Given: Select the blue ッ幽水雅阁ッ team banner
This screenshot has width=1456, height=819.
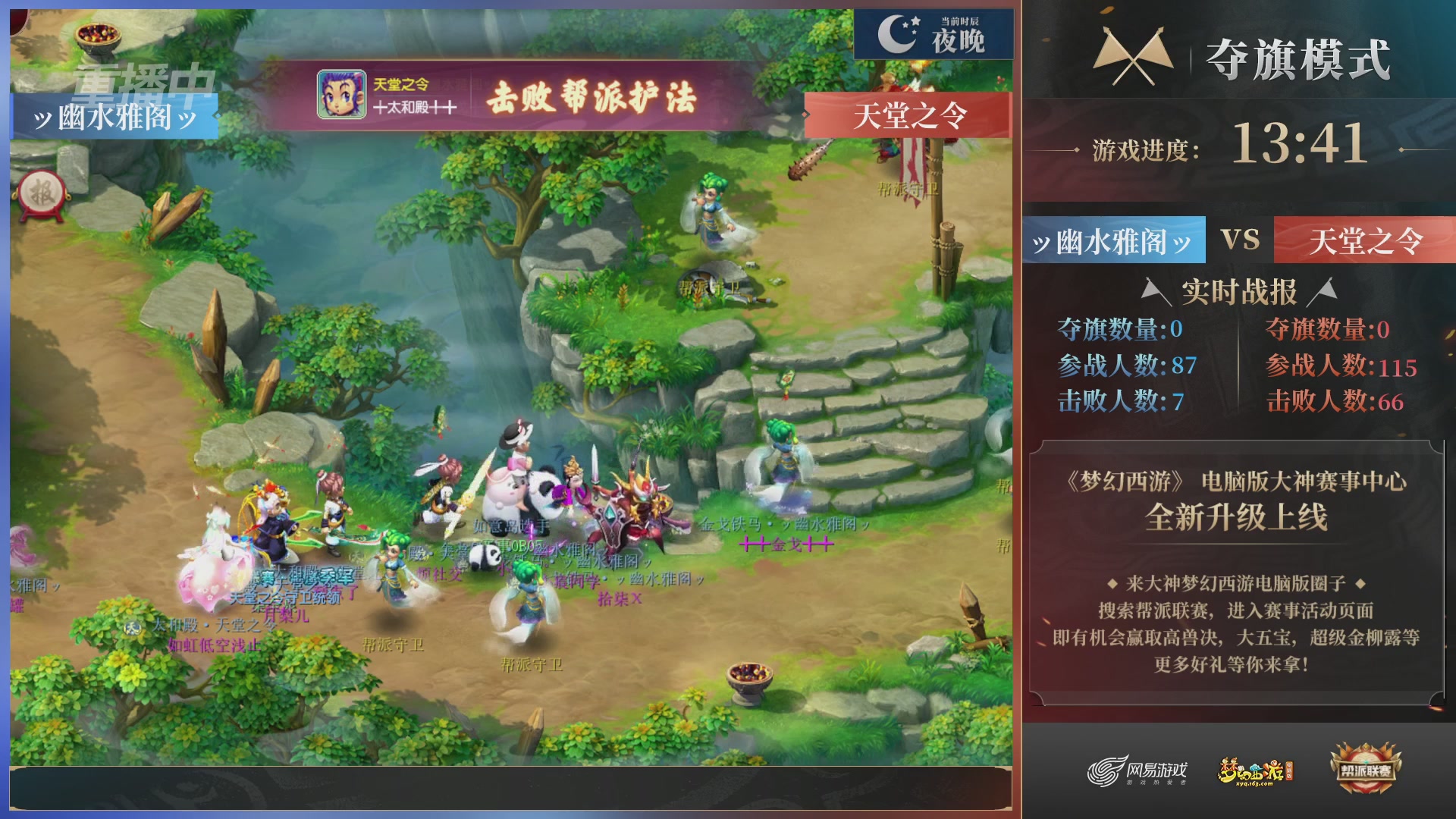Looking at the screenshot, I should coord(1111,240).
